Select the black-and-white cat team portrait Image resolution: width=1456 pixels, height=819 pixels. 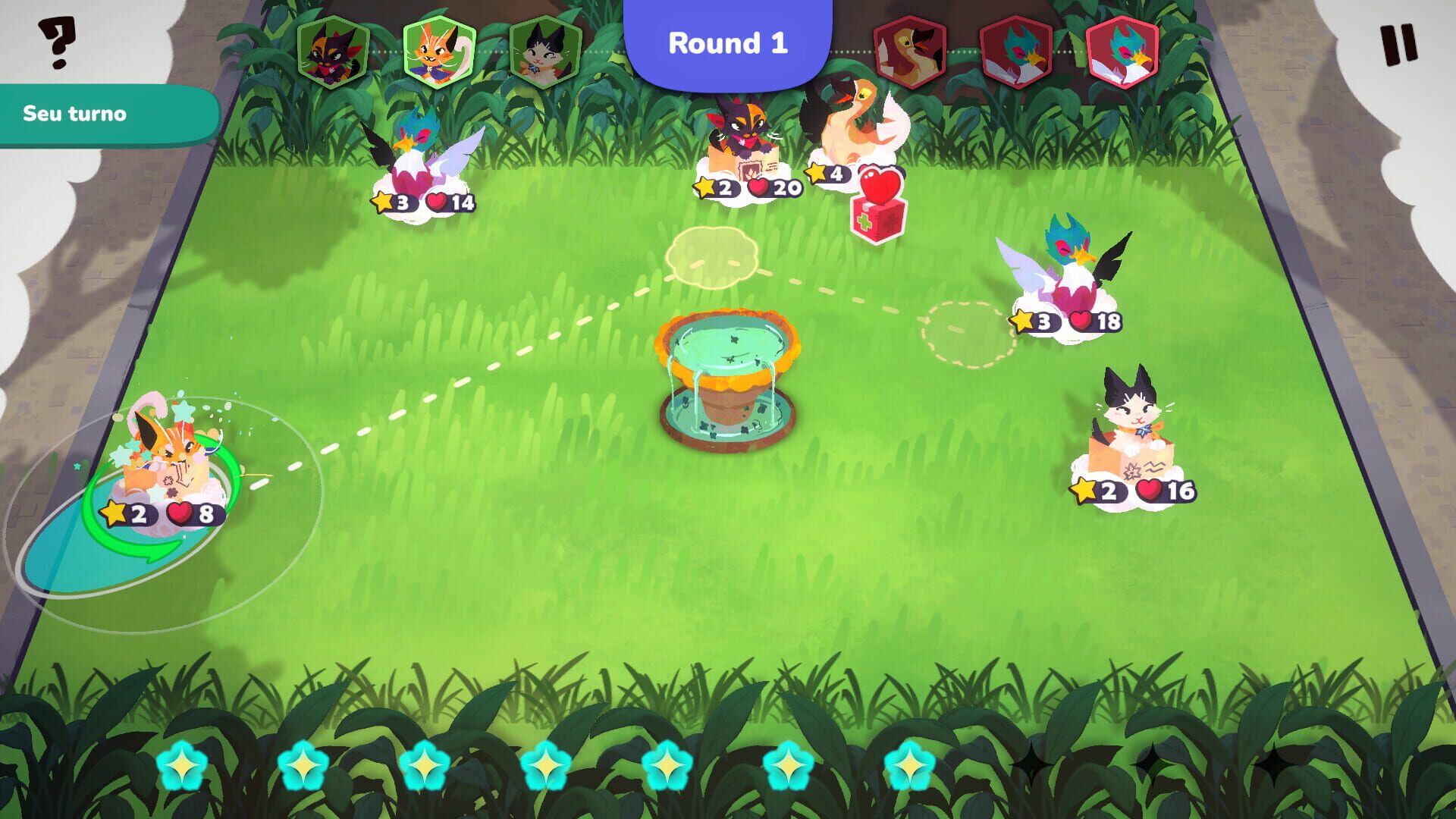(532, 48)
